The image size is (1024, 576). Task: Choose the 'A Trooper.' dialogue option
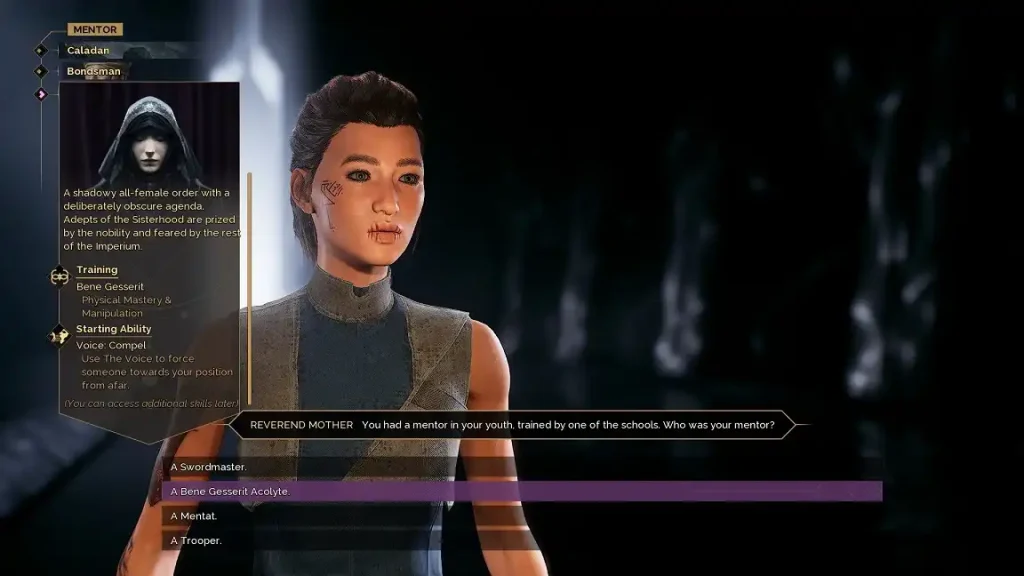tap(197, 540)
